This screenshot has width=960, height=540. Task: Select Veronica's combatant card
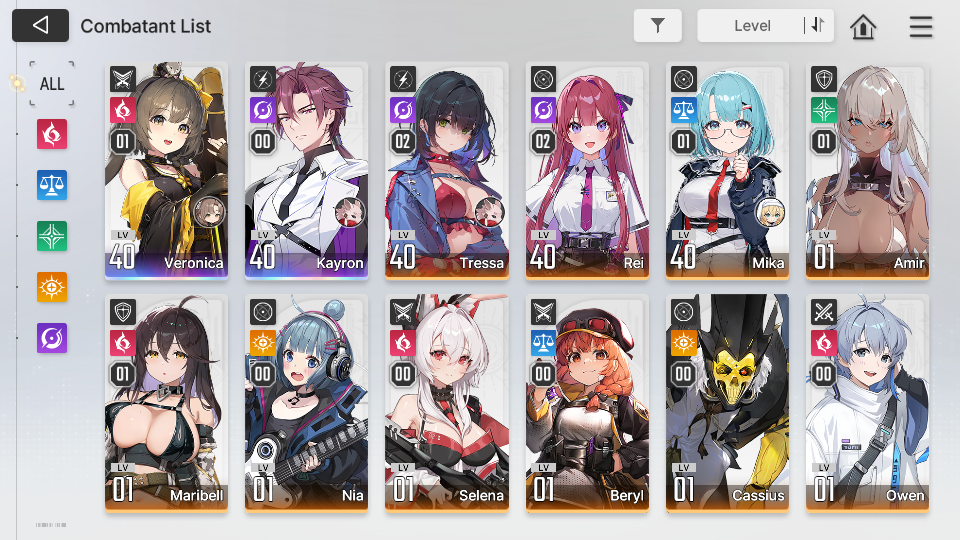[x=166, y=170]
